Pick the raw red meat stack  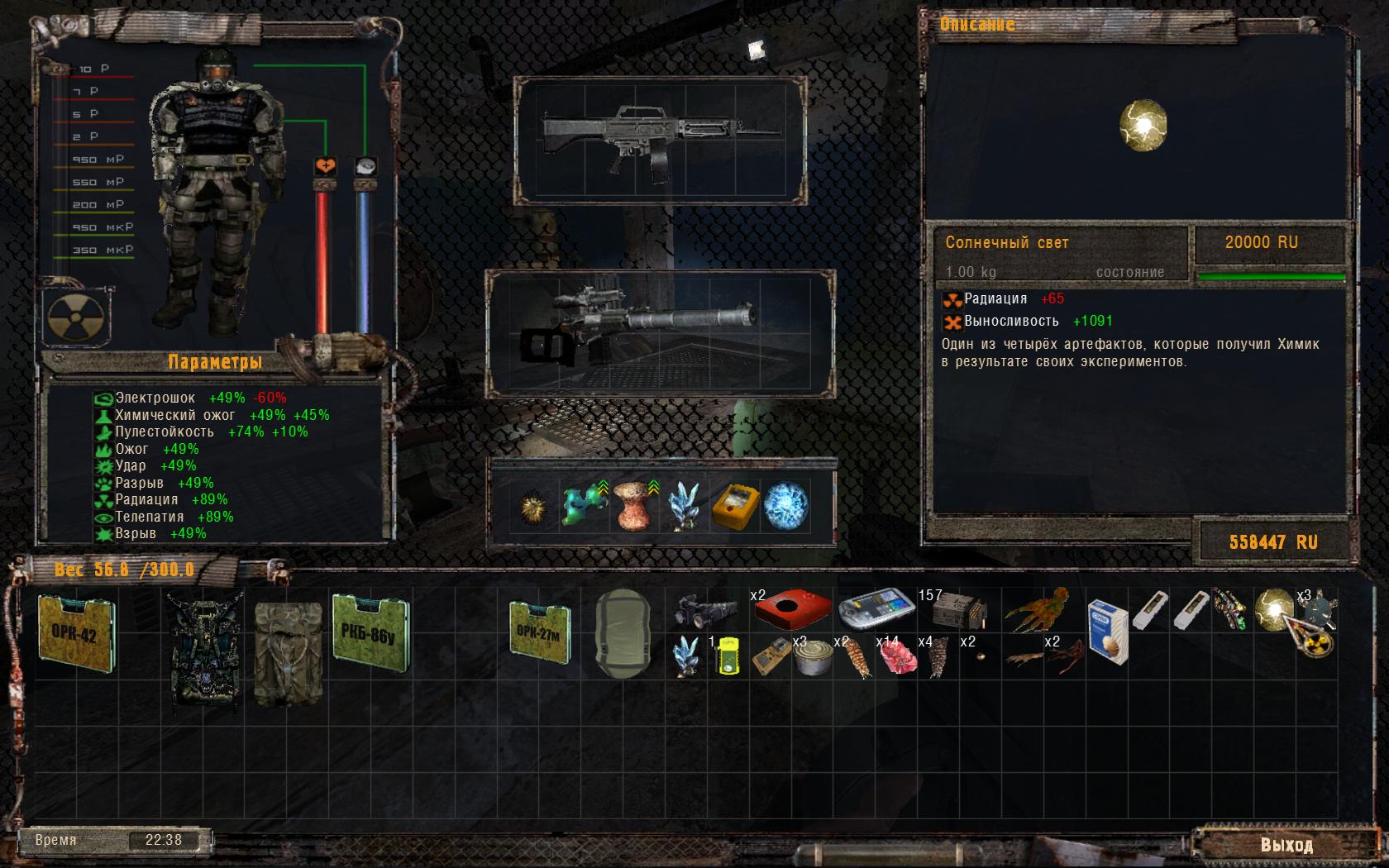[896, 659]
